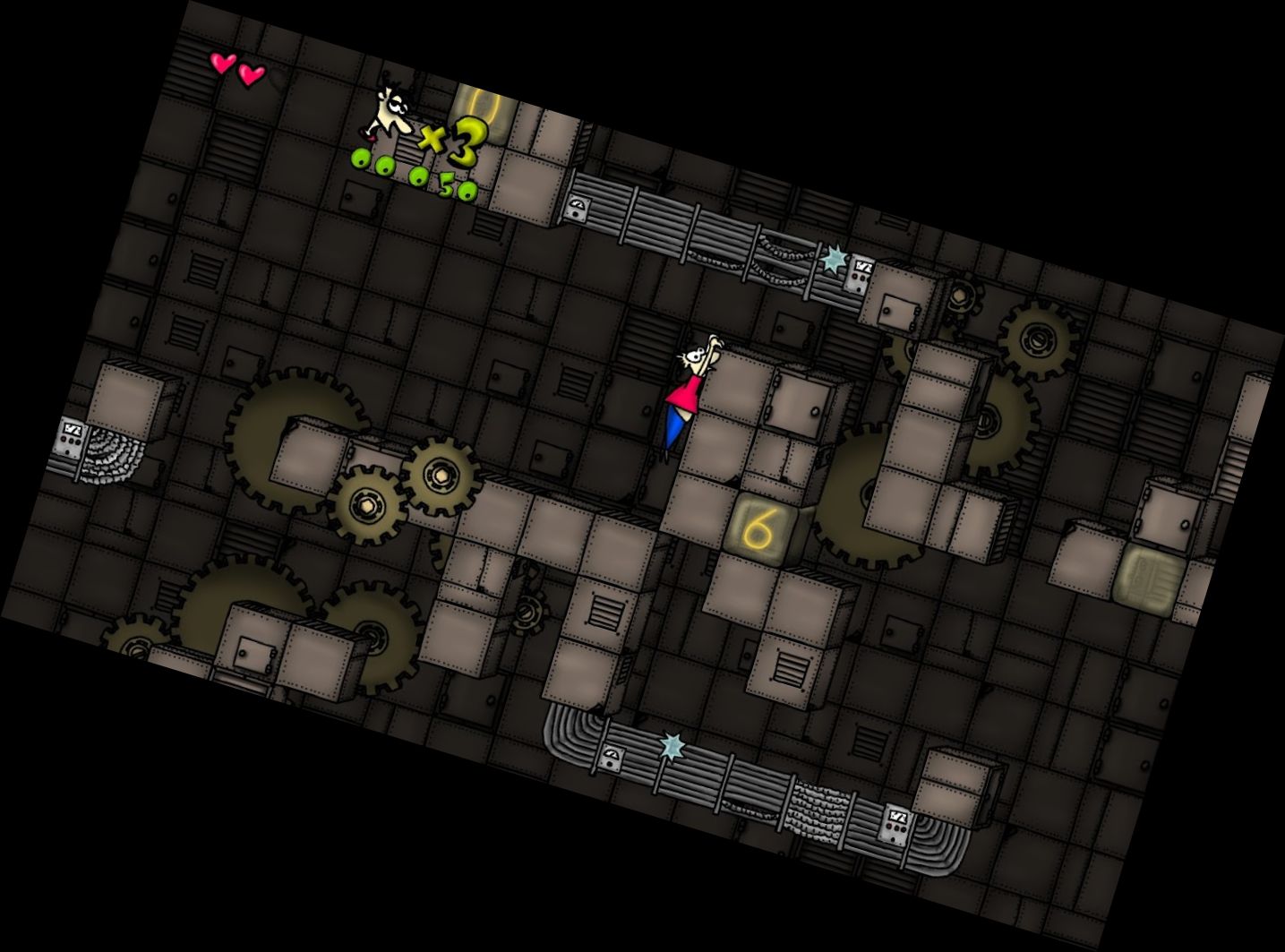The height and width of the screenshot is (952, 1285).
Task: Click the goat lives icon showing x3
Action: [403, 121]
